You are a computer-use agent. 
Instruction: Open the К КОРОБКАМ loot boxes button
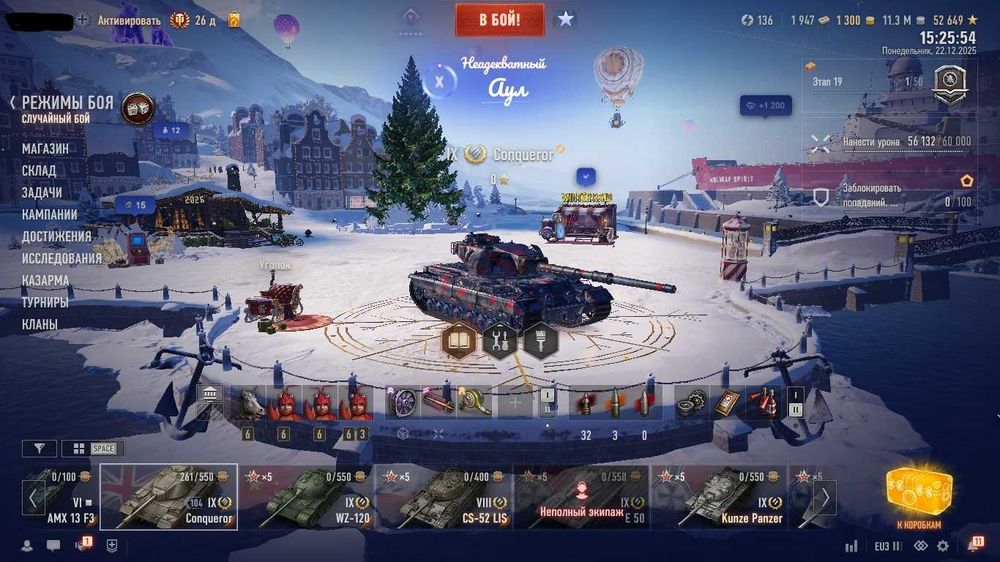(x=918, y=498)
